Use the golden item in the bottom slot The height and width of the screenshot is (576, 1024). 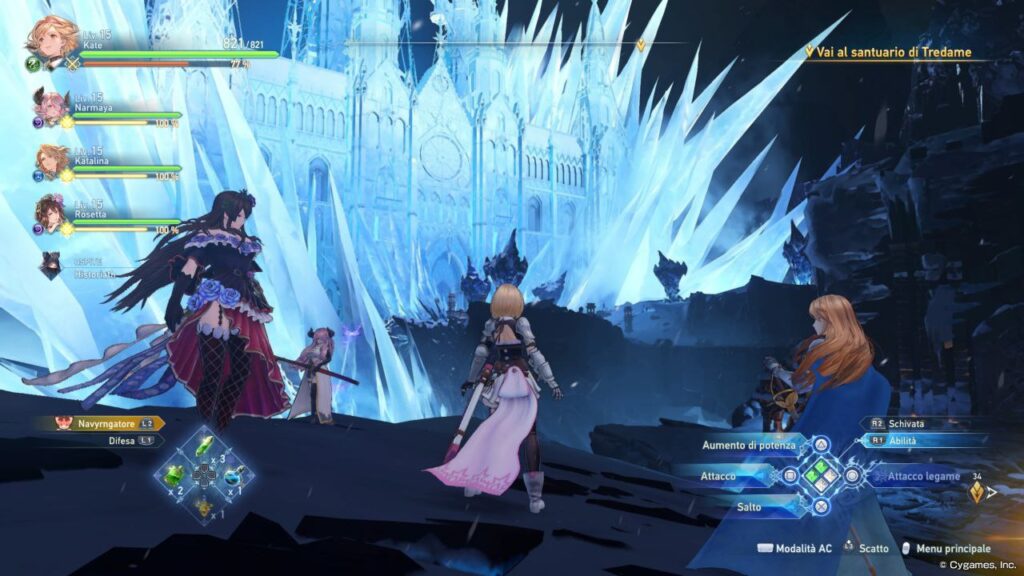pos(205,507)
